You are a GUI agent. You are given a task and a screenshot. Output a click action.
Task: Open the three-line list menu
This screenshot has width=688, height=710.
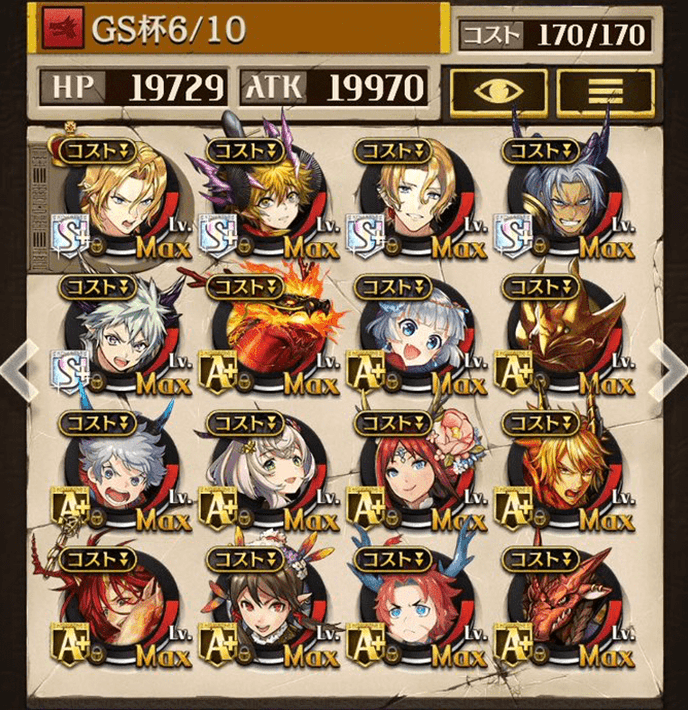click(605, 92)
